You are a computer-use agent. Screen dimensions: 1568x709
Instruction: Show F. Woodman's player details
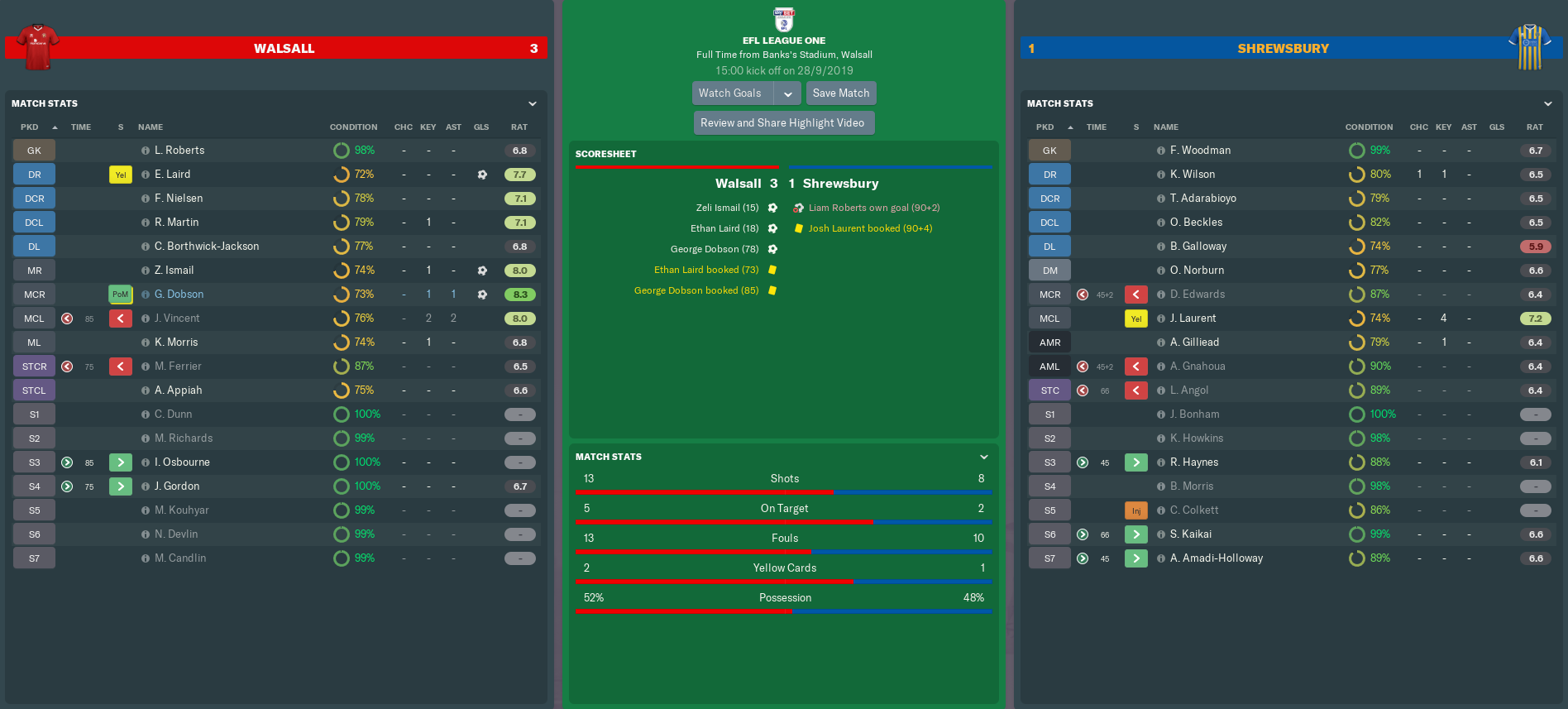[1200, 151]
